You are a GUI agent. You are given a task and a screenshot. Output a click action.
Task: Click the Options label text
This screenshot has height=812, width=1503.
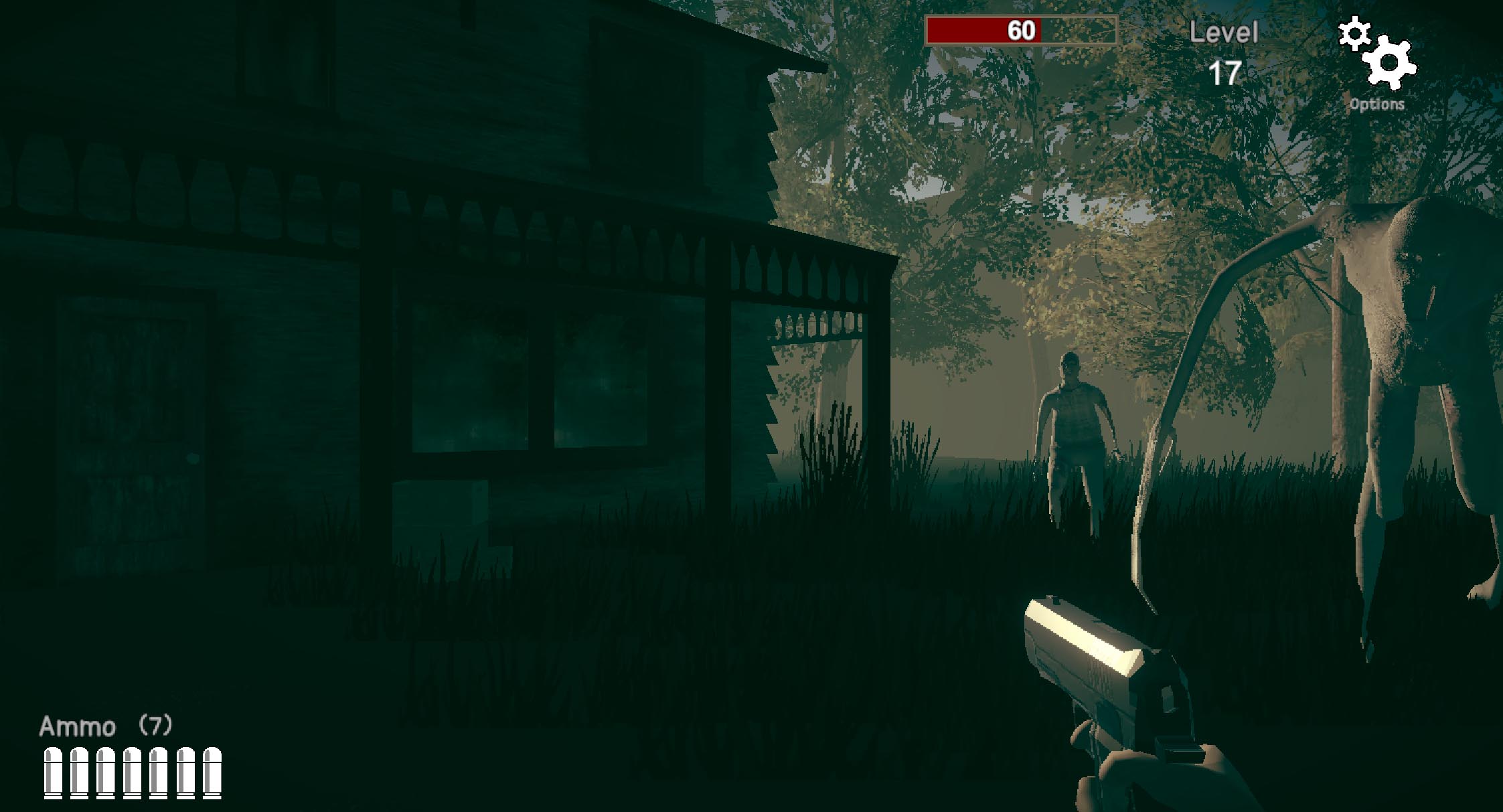pyautogui.click(x=1376, y=104)
